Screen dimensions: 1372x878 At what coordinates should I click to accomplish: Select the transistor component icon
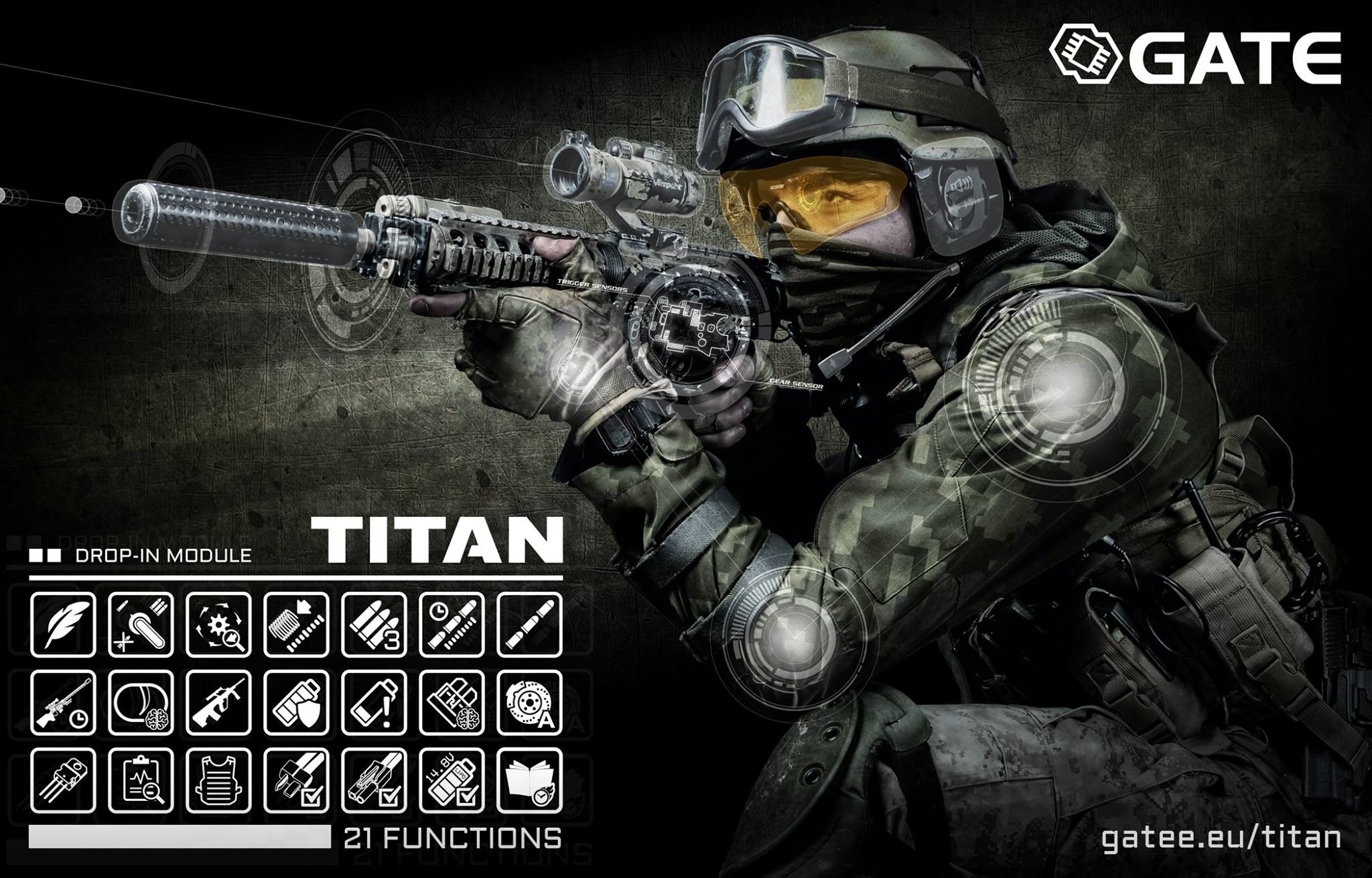point(63,779)
